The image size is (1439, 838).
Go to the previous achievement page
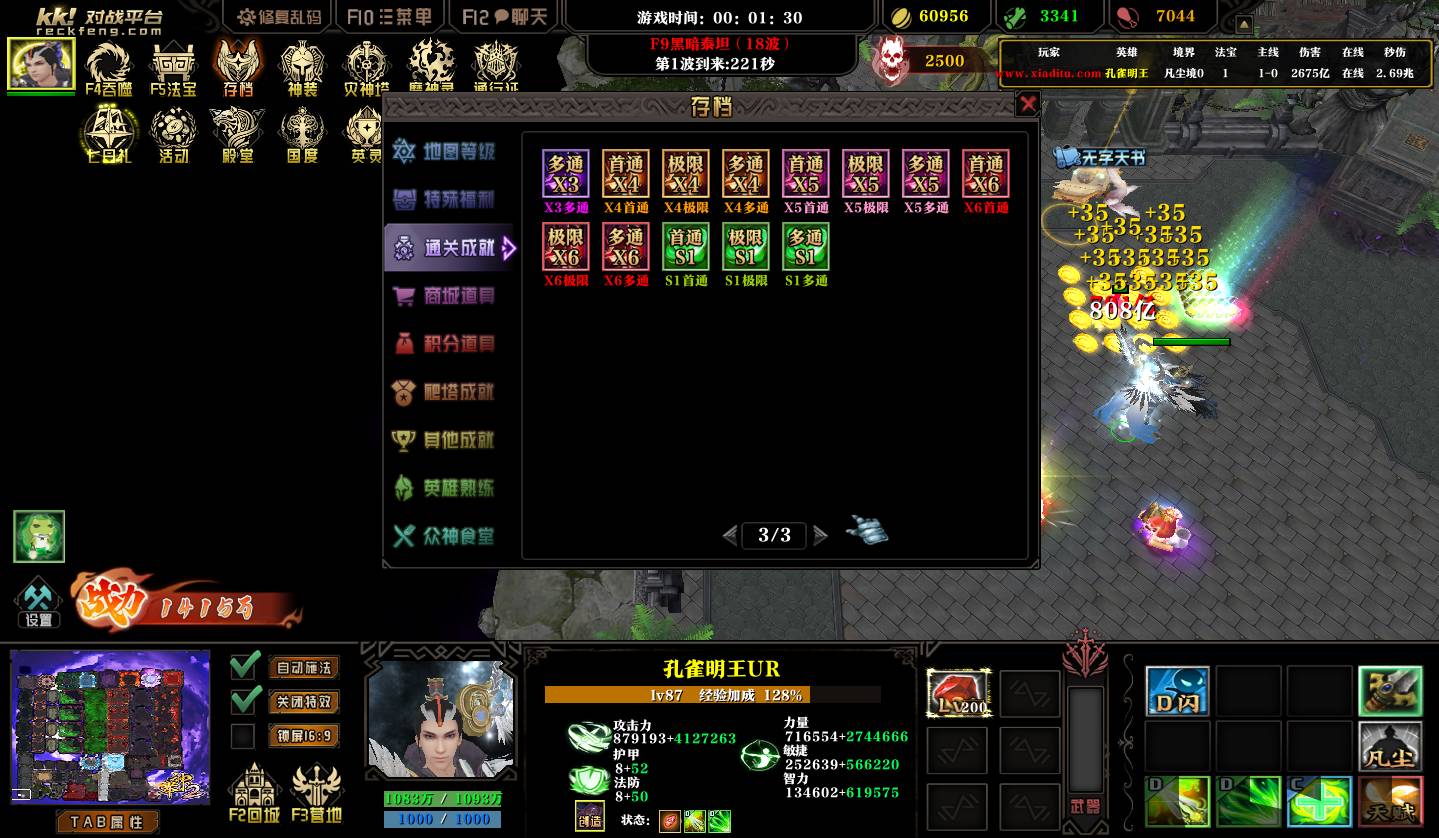[x=730, y=536]
